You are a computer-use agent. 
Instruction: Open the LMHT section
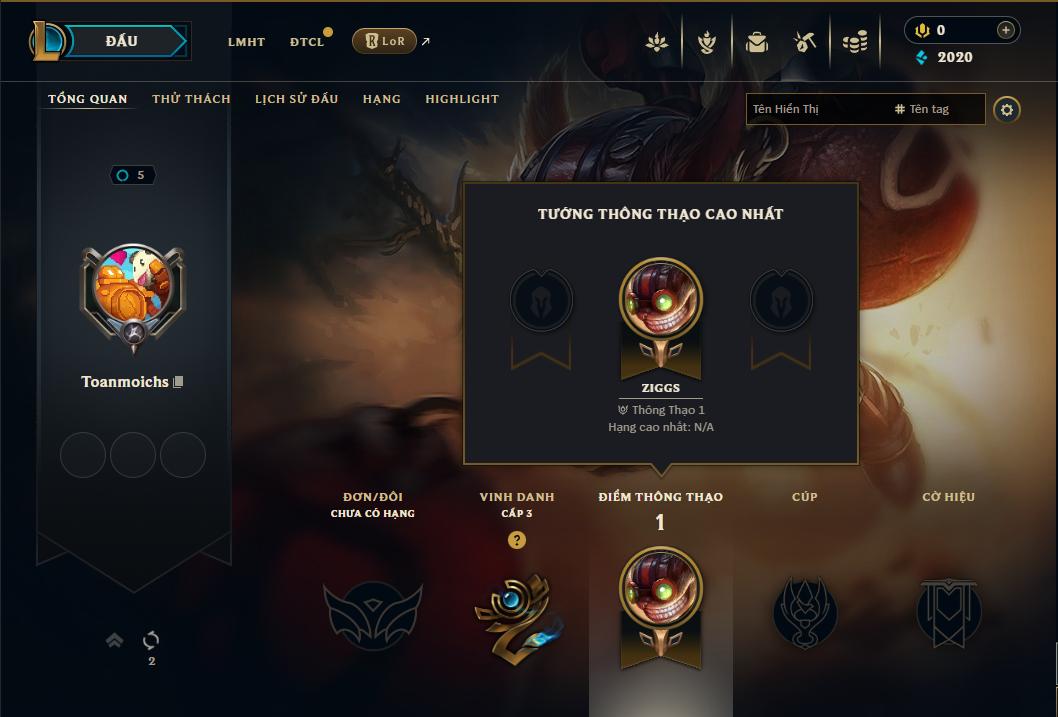[246, 42]
